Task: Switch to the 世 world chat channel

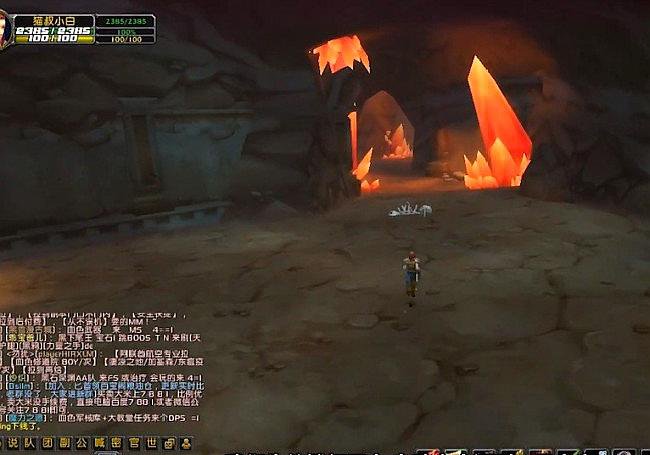Action: coord(151,443)
